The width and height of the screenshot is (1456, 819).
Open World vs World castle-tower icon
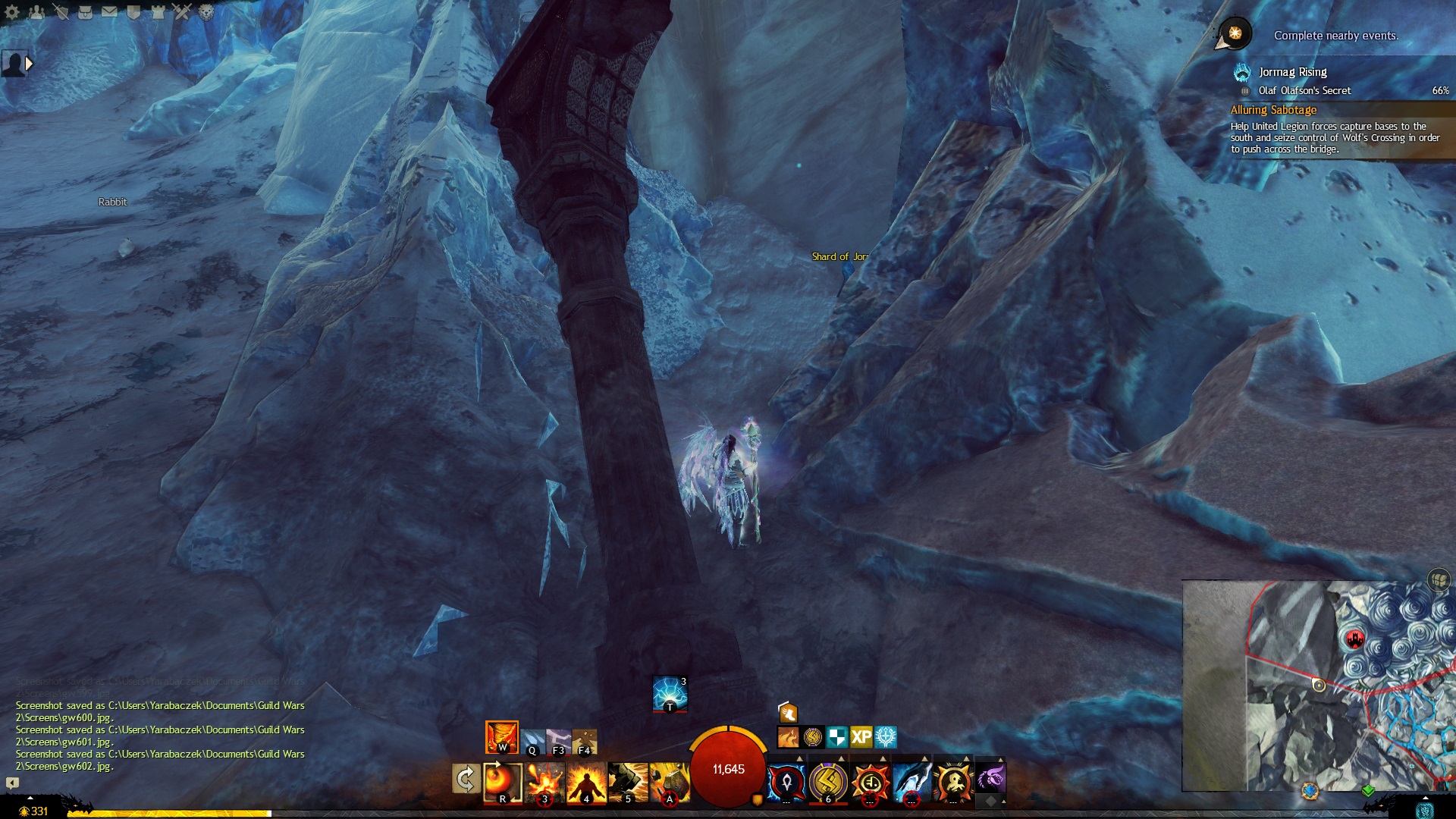(158, 11)
